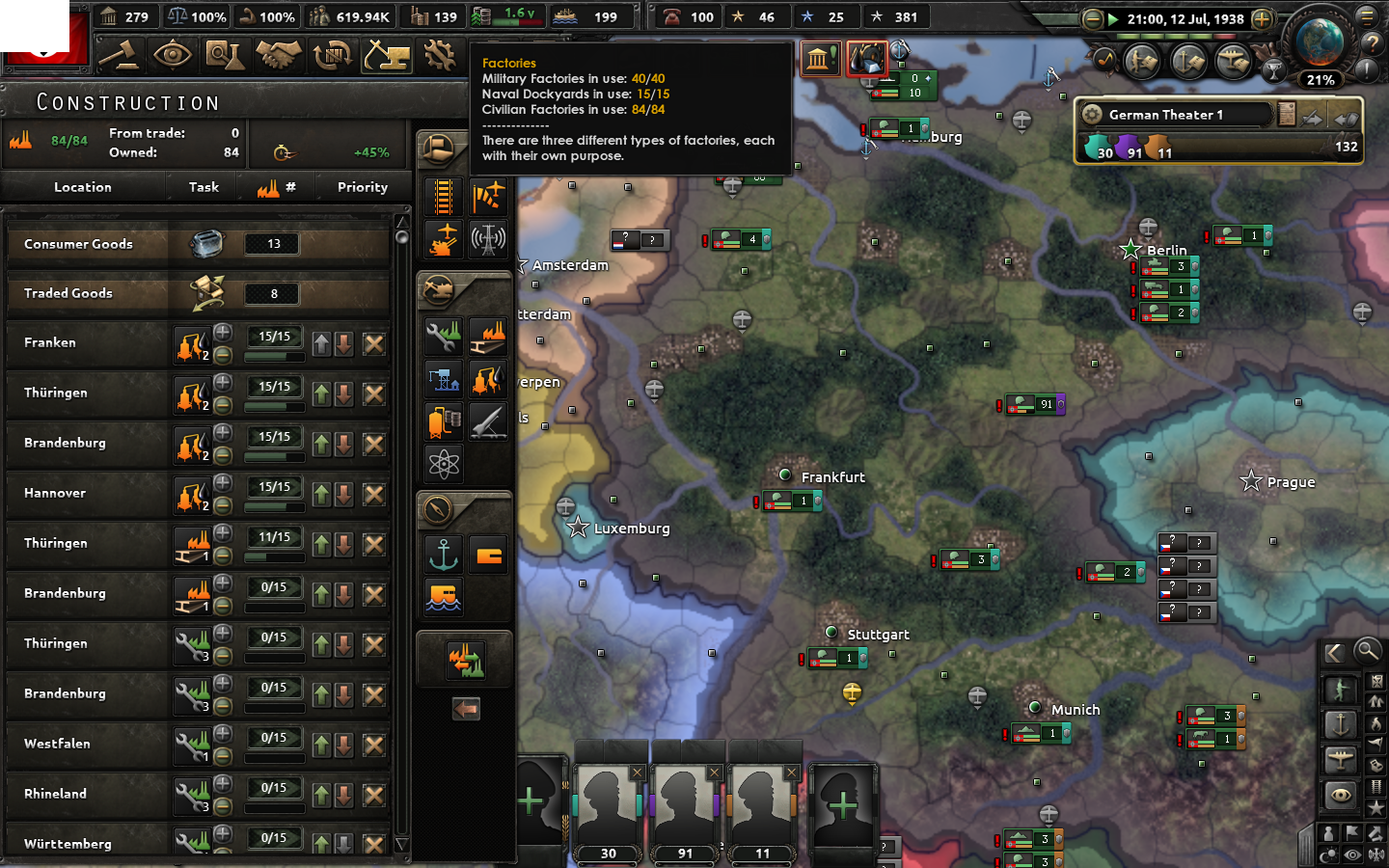Toggle the eye visibility icon bottom right
Screen dimensions: 1389x868
pyautogui.click(x=1340, y=796)
